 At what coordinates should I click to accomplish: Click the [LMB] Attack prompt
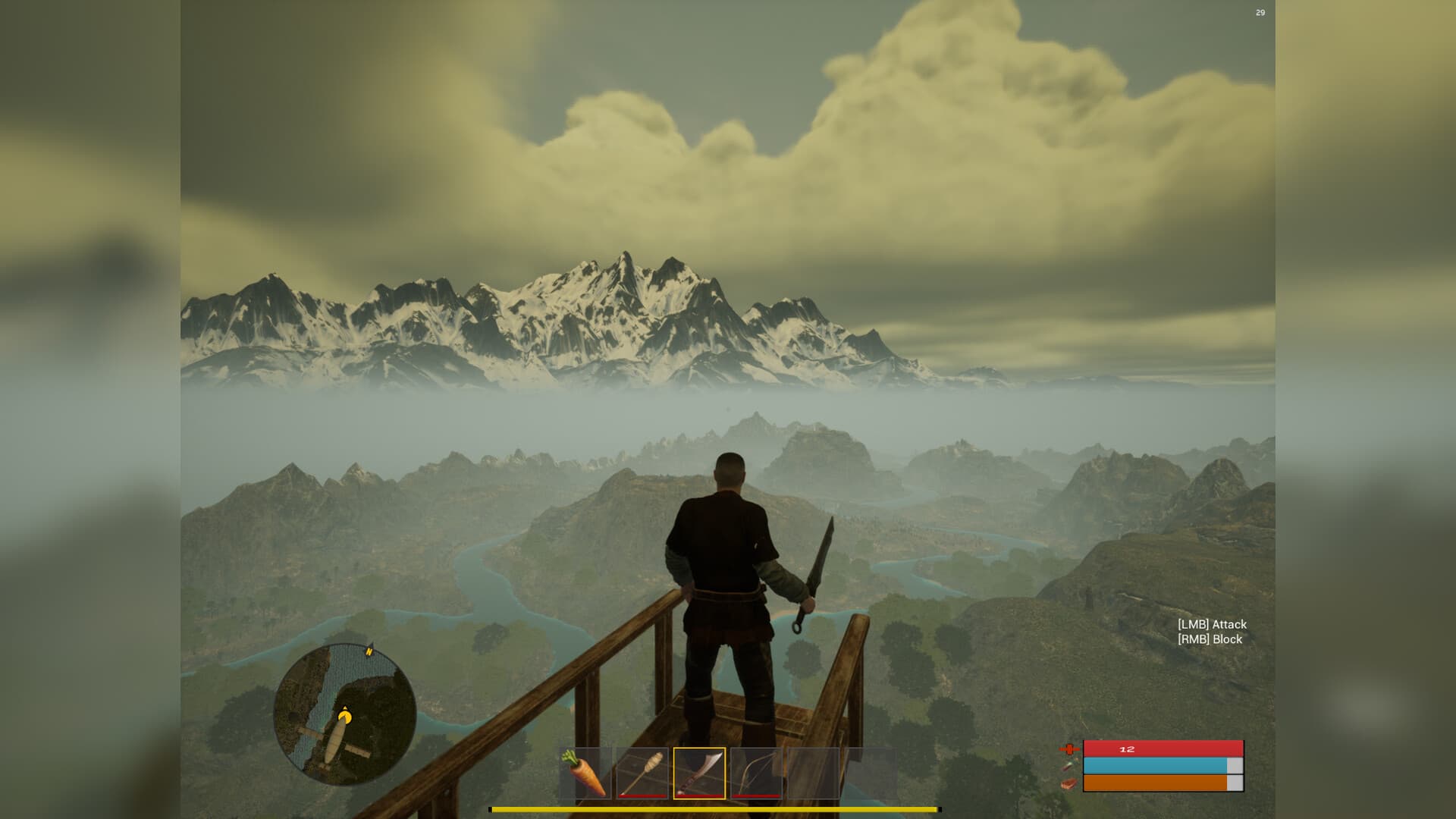click(1213, 624)
